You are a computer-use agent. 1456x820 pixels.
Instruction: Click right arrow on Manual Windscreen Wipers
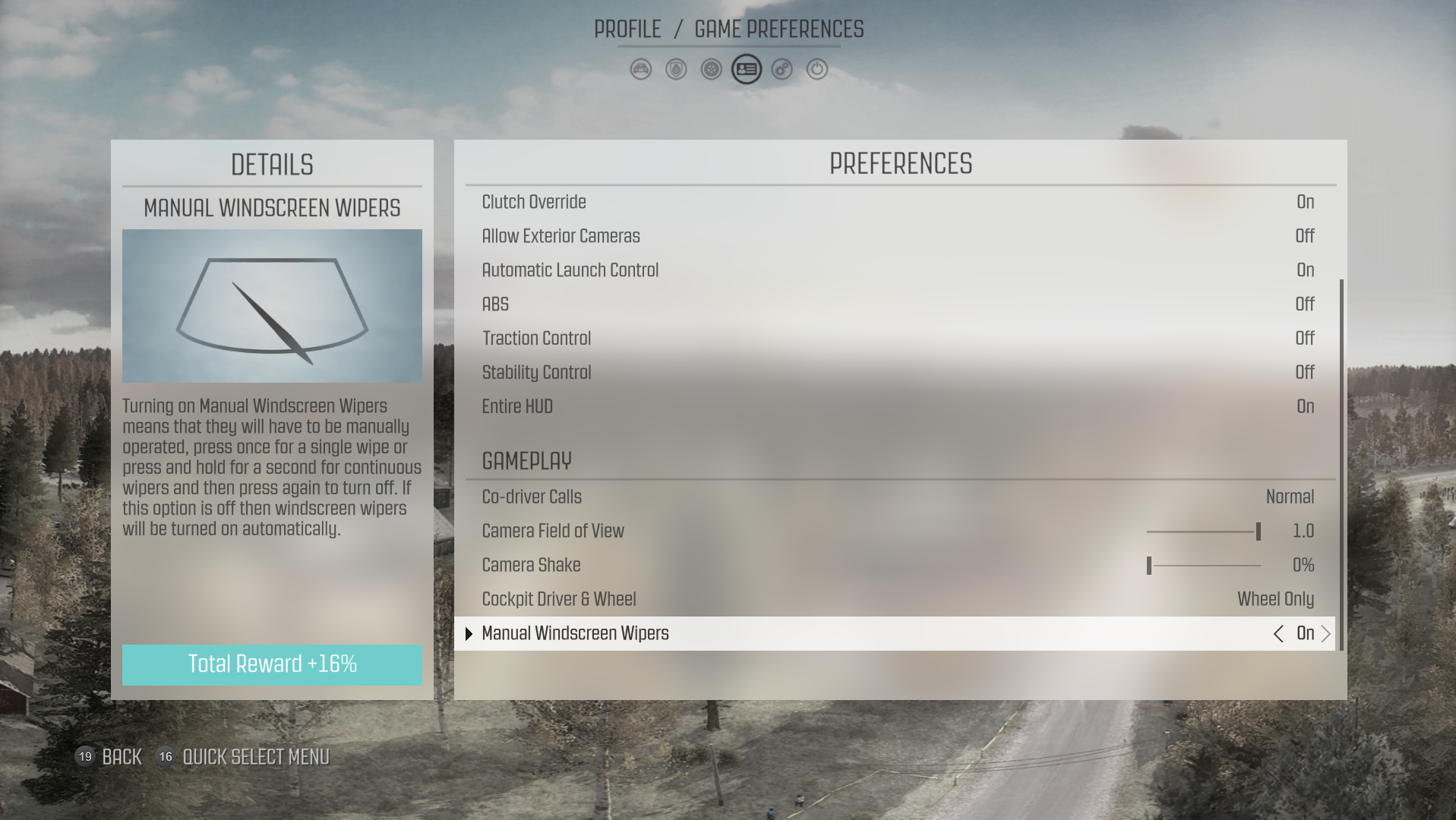[1326, 634]
